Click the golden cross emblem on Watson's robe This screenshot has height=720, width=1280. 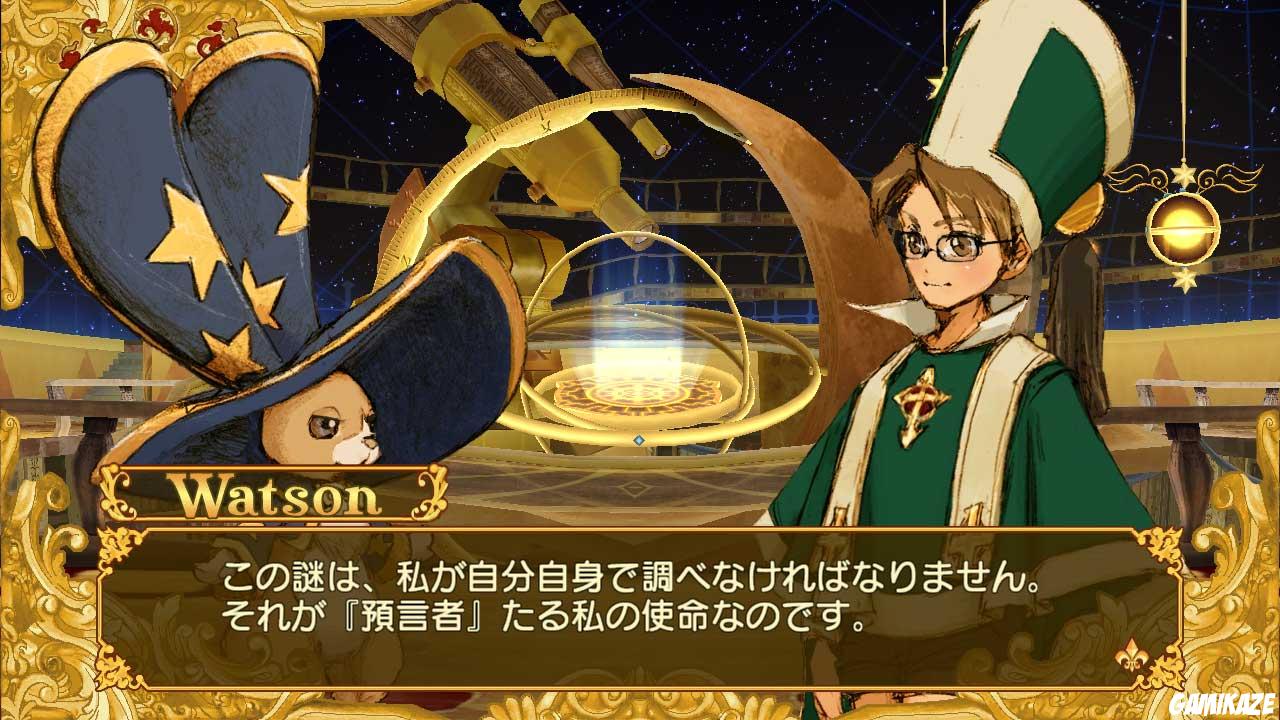point(924,402)
